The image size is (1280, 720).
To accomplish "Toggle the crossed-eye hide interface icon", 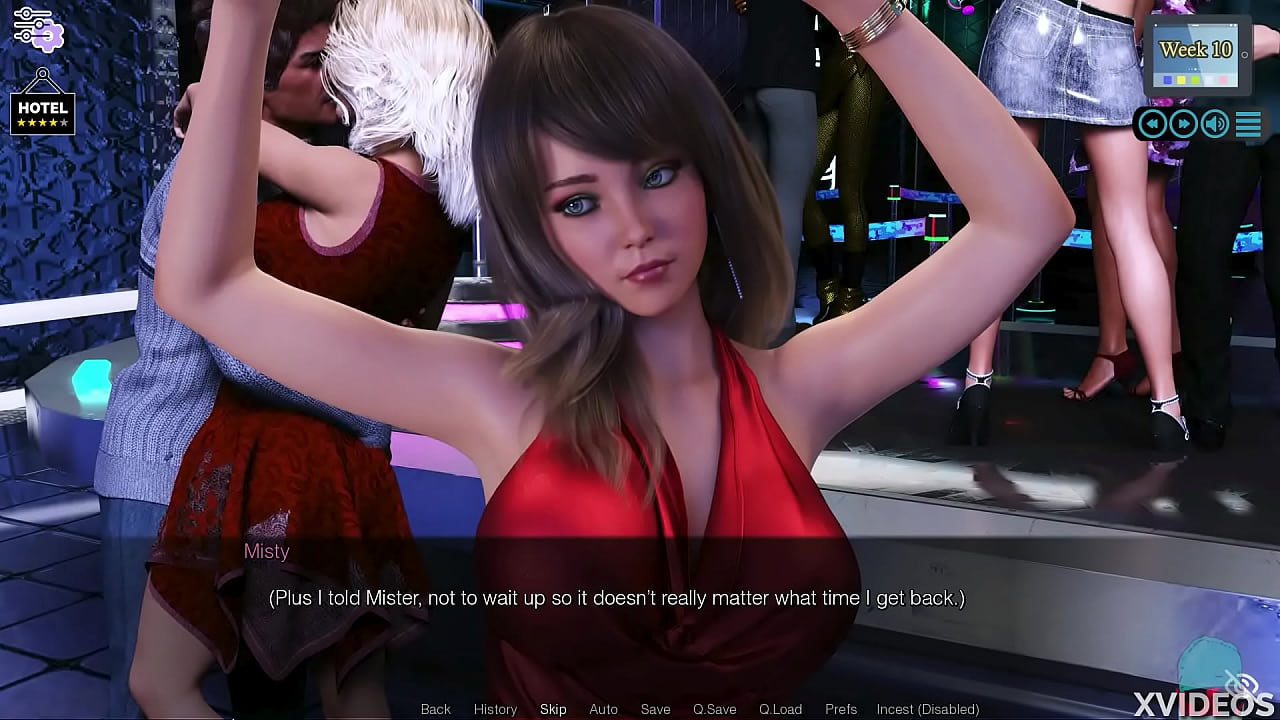I will pyautogui.click(x=1241, y=684).
